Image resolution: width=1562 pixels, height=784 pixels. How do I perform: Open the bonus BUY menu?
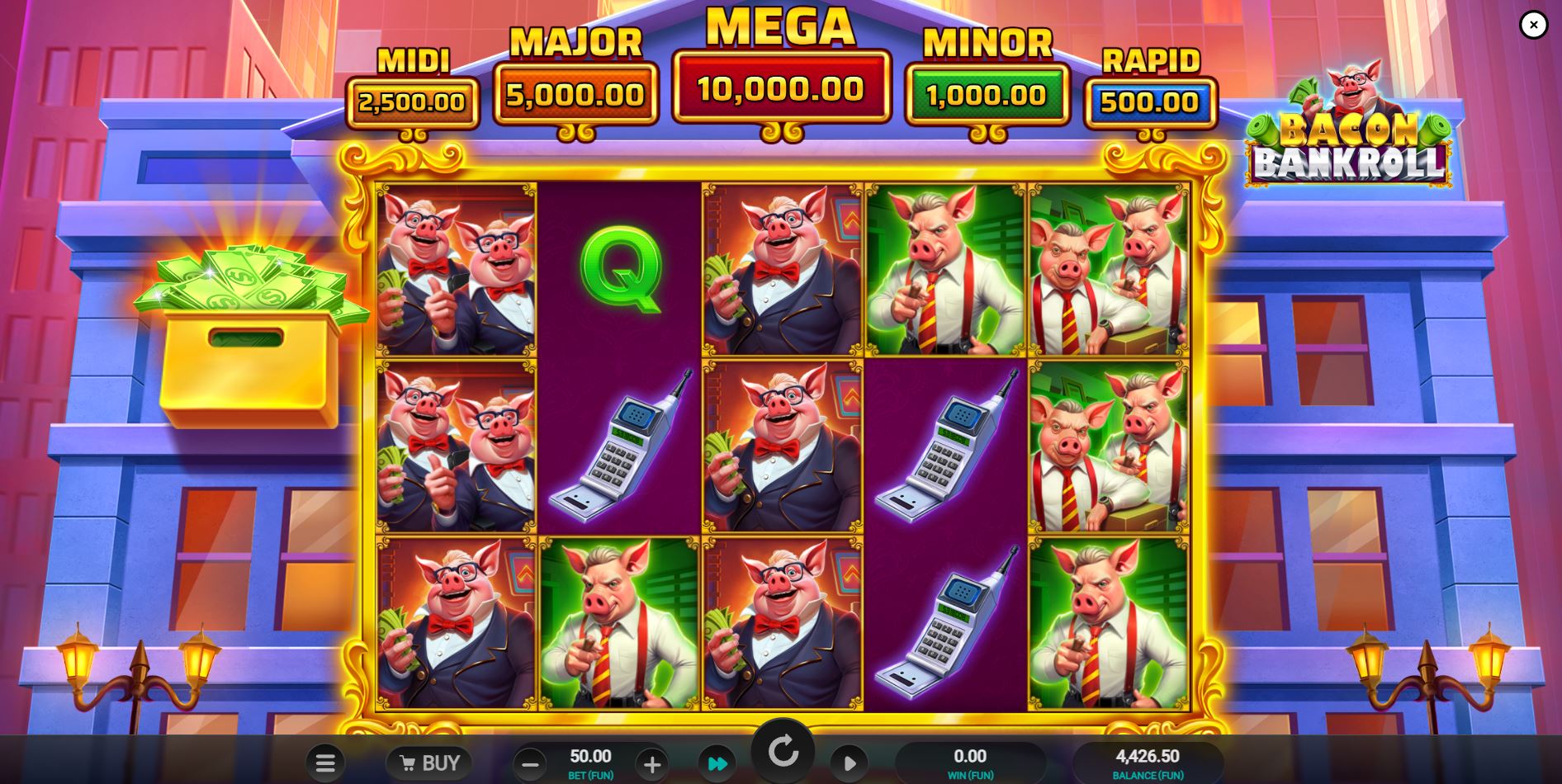click(x=430, y=762)
